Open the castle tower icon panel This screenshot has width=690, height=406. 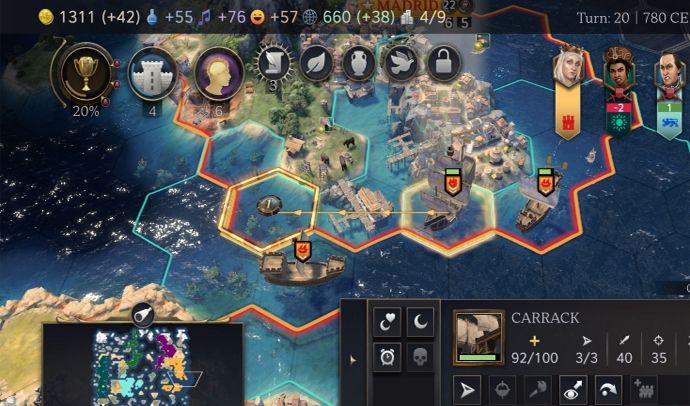click(x=152, y=72)
